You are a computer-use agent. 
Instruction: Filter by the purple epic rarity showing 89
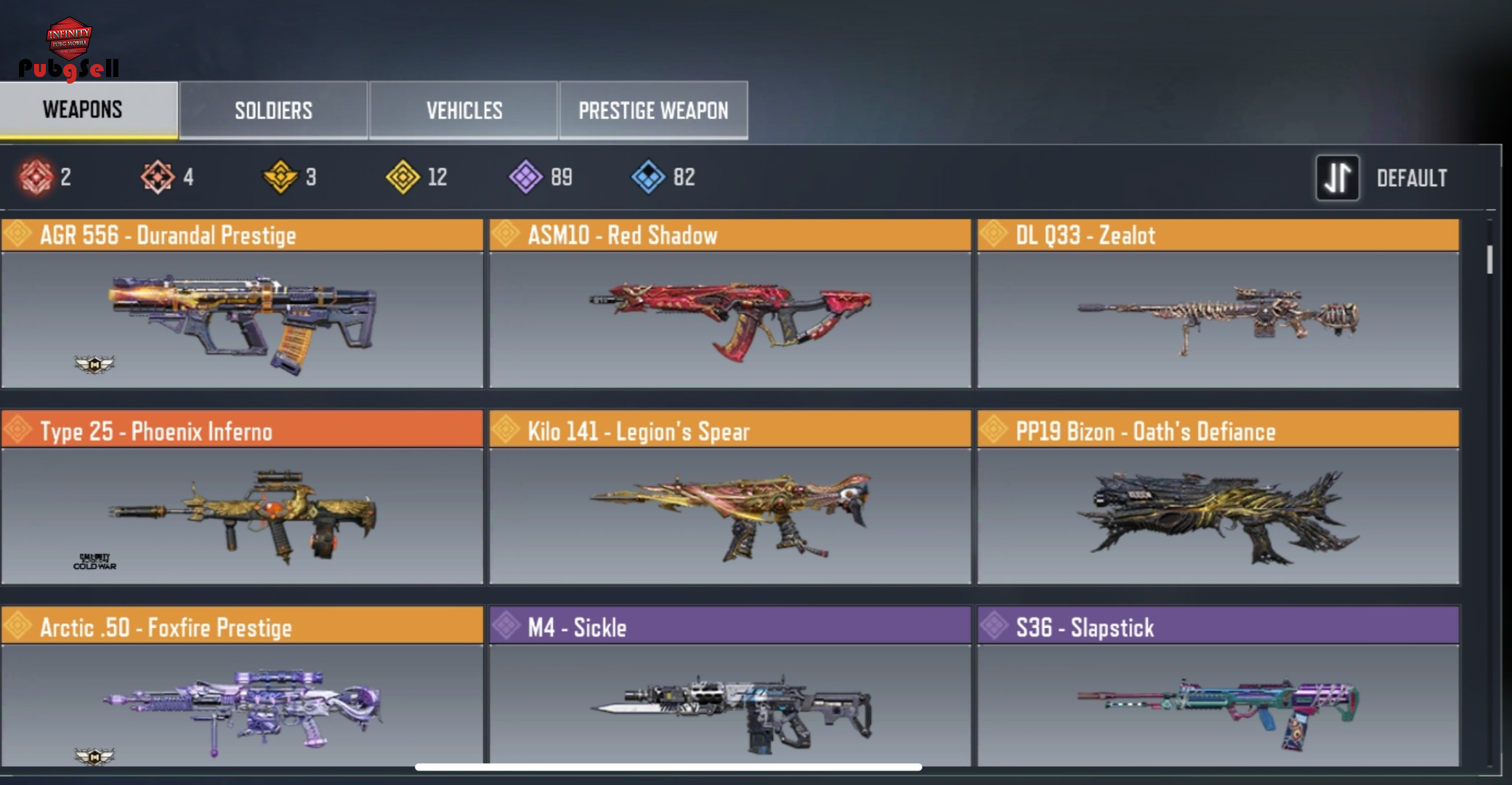[525, 177]
